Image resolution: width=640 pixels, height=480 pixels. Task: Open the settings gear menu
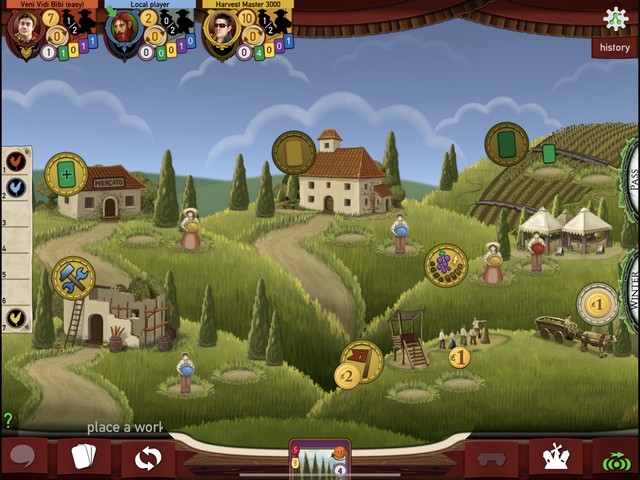[616, 18]
